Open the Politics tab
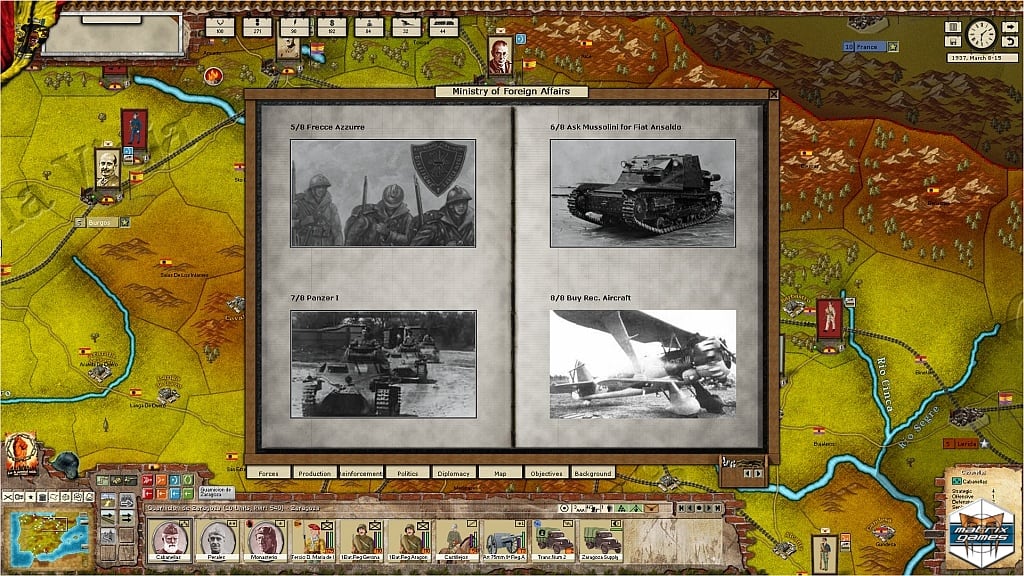The height and width of the screenshot is (576, 1024). pyautogui.click(x=407, y=473)
